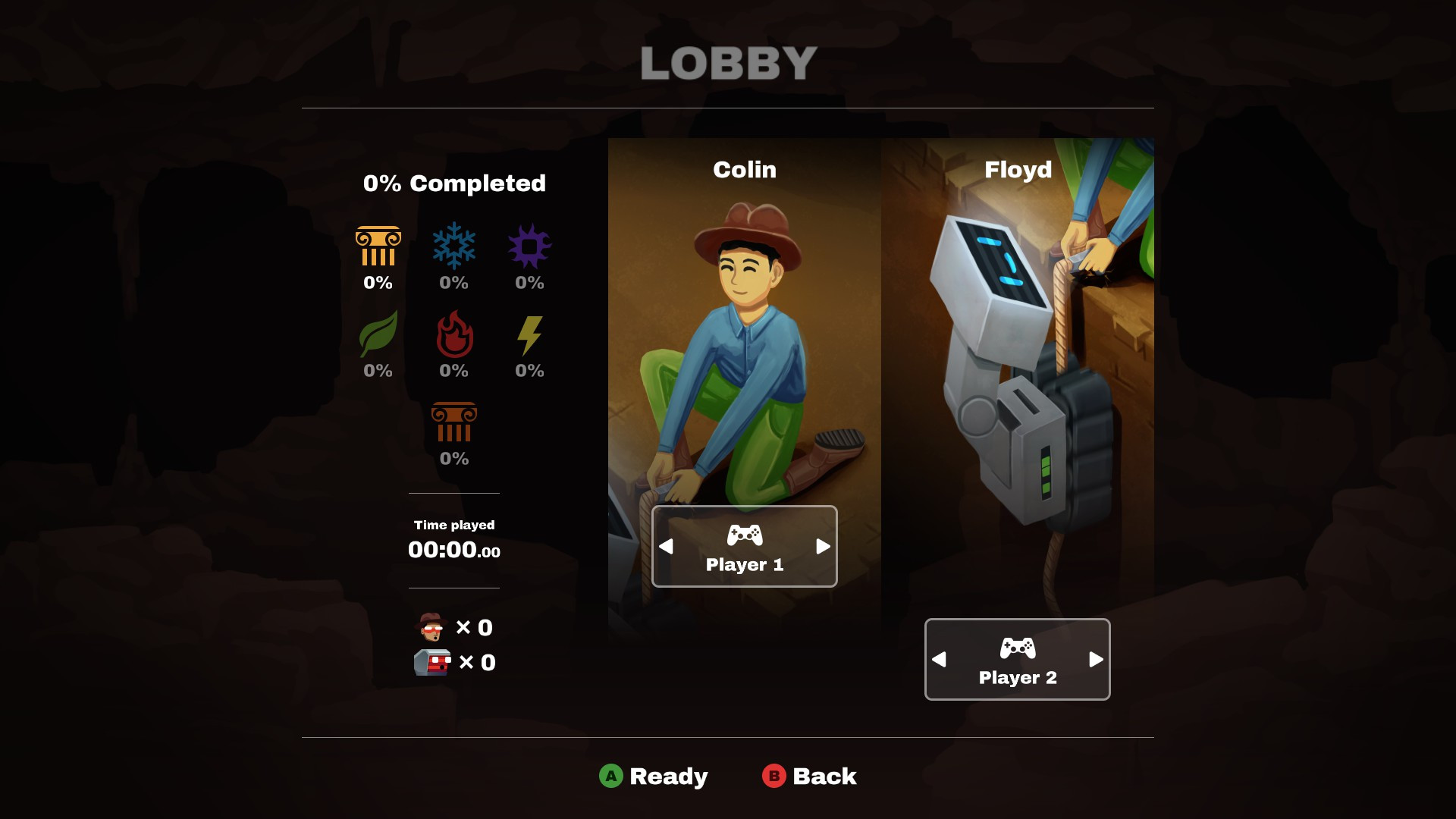Image resolution: width=1456 pixels, height=819 pixels.
Task: Select the dark red column world icon
Action: coord(454,422)
